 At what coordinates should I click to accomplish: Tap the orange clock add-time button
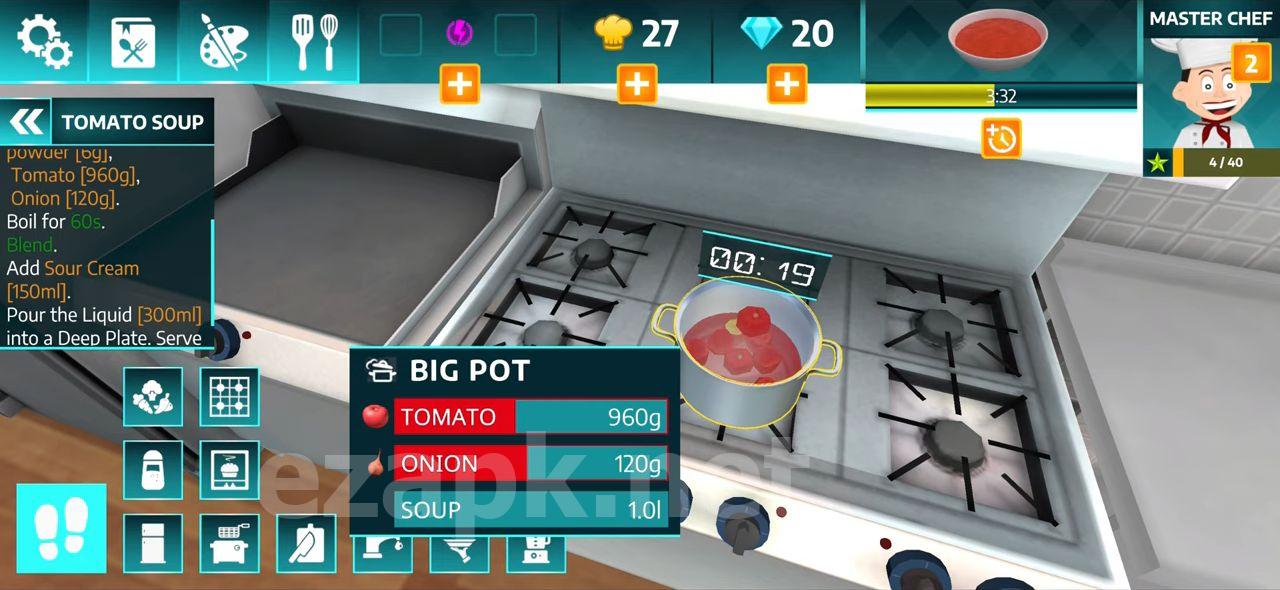click(x=1000, y=138)
